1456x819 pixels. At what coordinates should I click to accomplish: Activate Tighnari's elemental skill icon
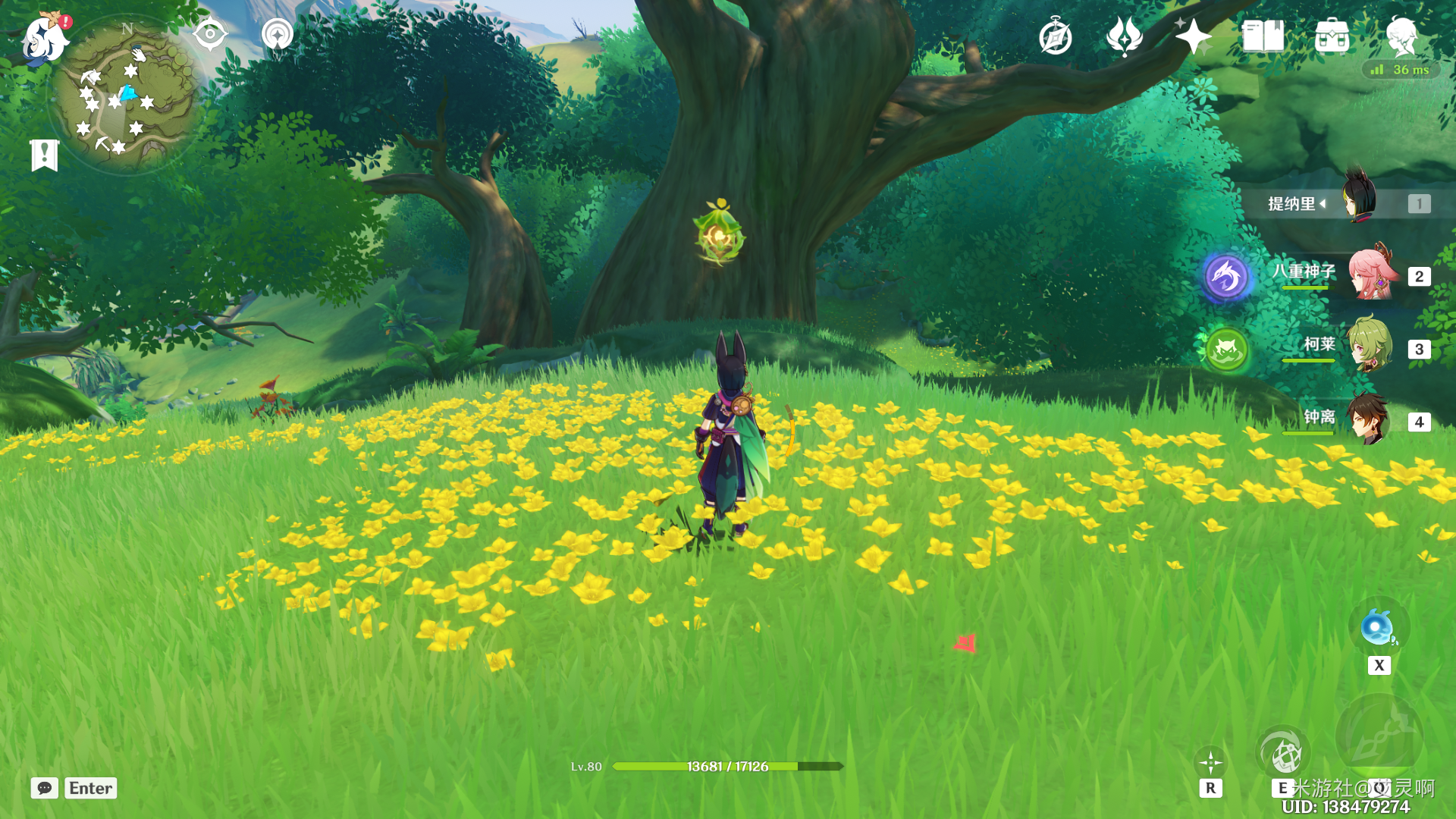[x=1283, y=753]
